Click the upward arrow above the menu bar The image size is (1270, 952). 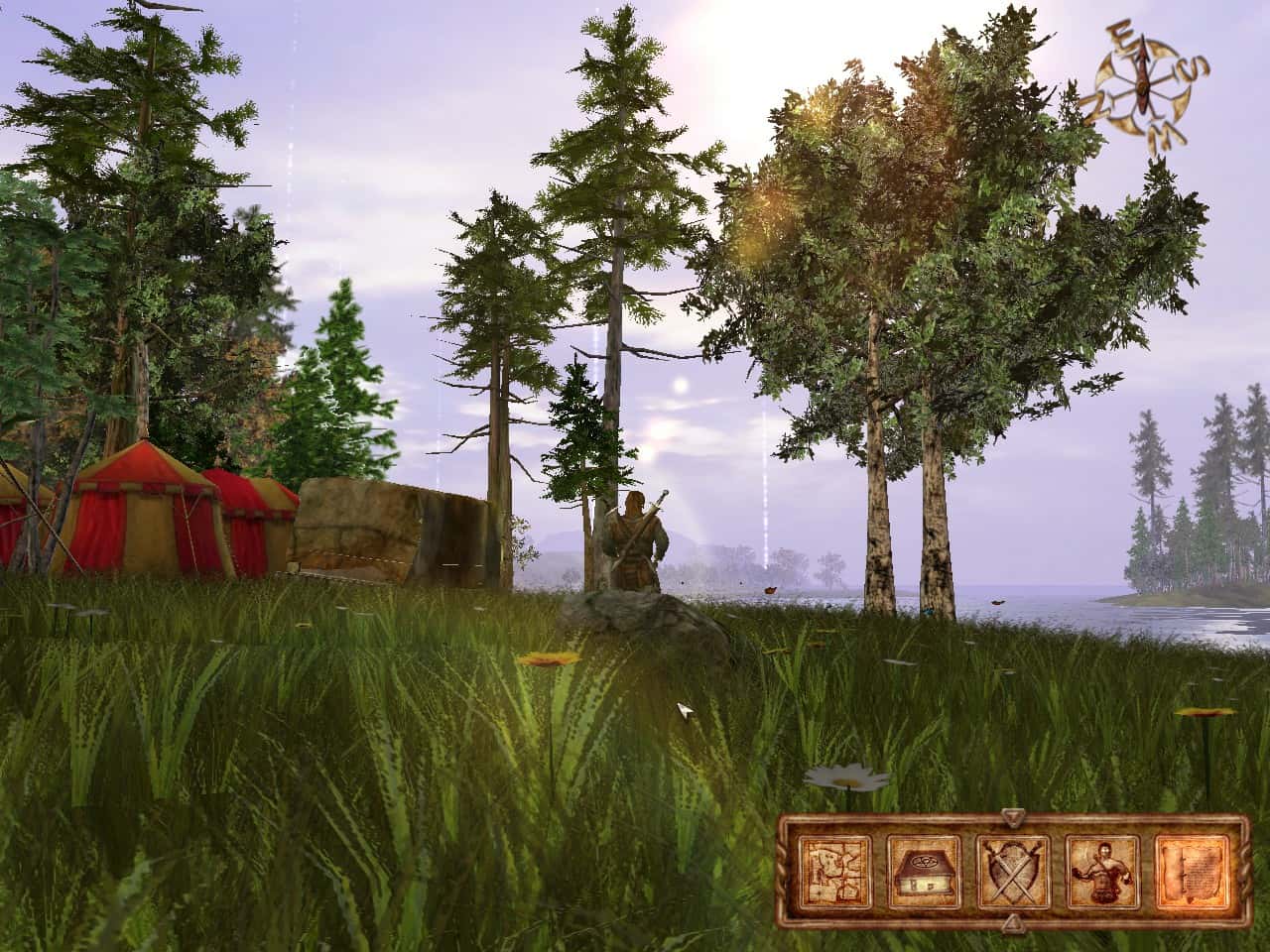(x=1014, y=815)
